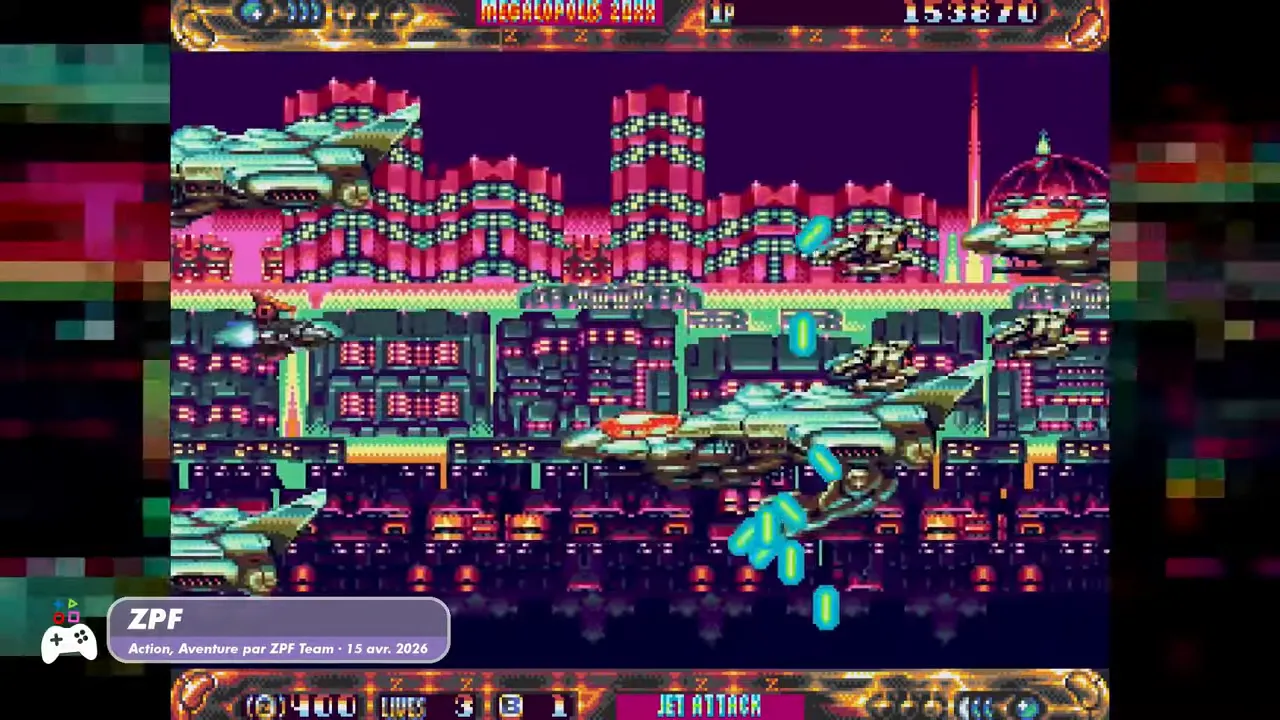Toggle the red circle indicator above the gamepad icon
Image resolution: width=1280 pixels, height=720 pixels.
tap(59, 619)
